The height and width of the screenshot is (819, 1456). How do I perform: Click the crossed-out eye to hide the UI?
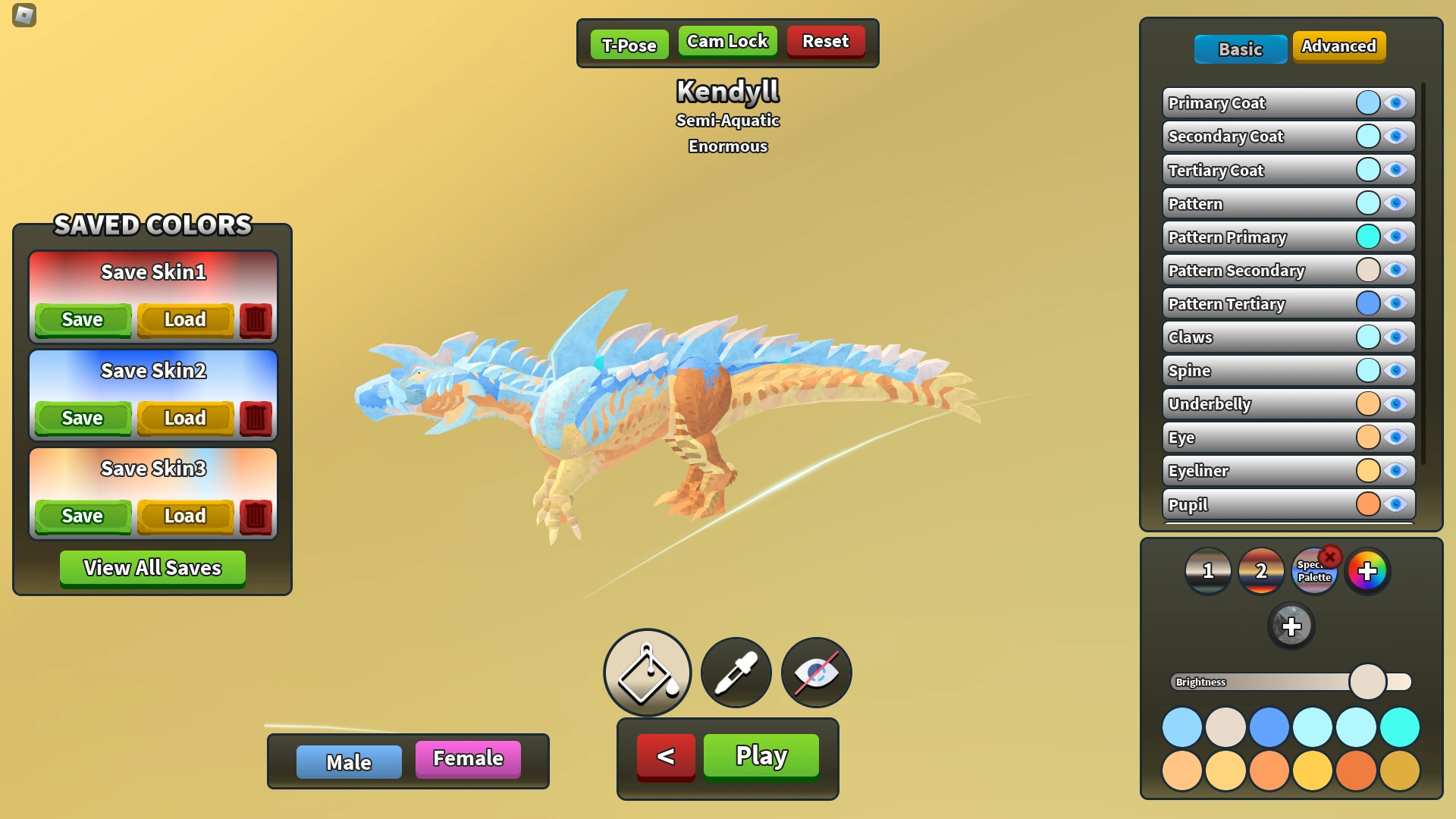click(x=815, y=672)
